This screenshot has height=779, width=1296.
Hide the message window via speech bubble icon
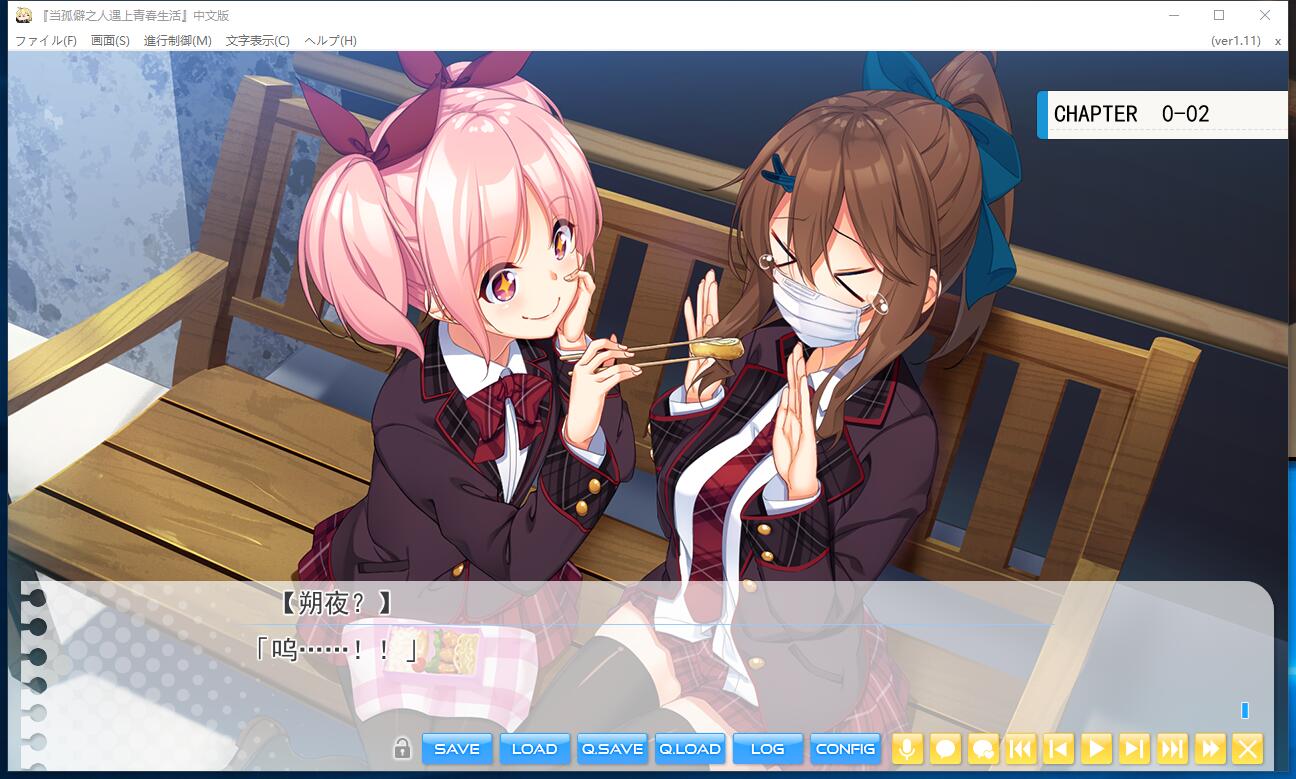tap(944, 748)
